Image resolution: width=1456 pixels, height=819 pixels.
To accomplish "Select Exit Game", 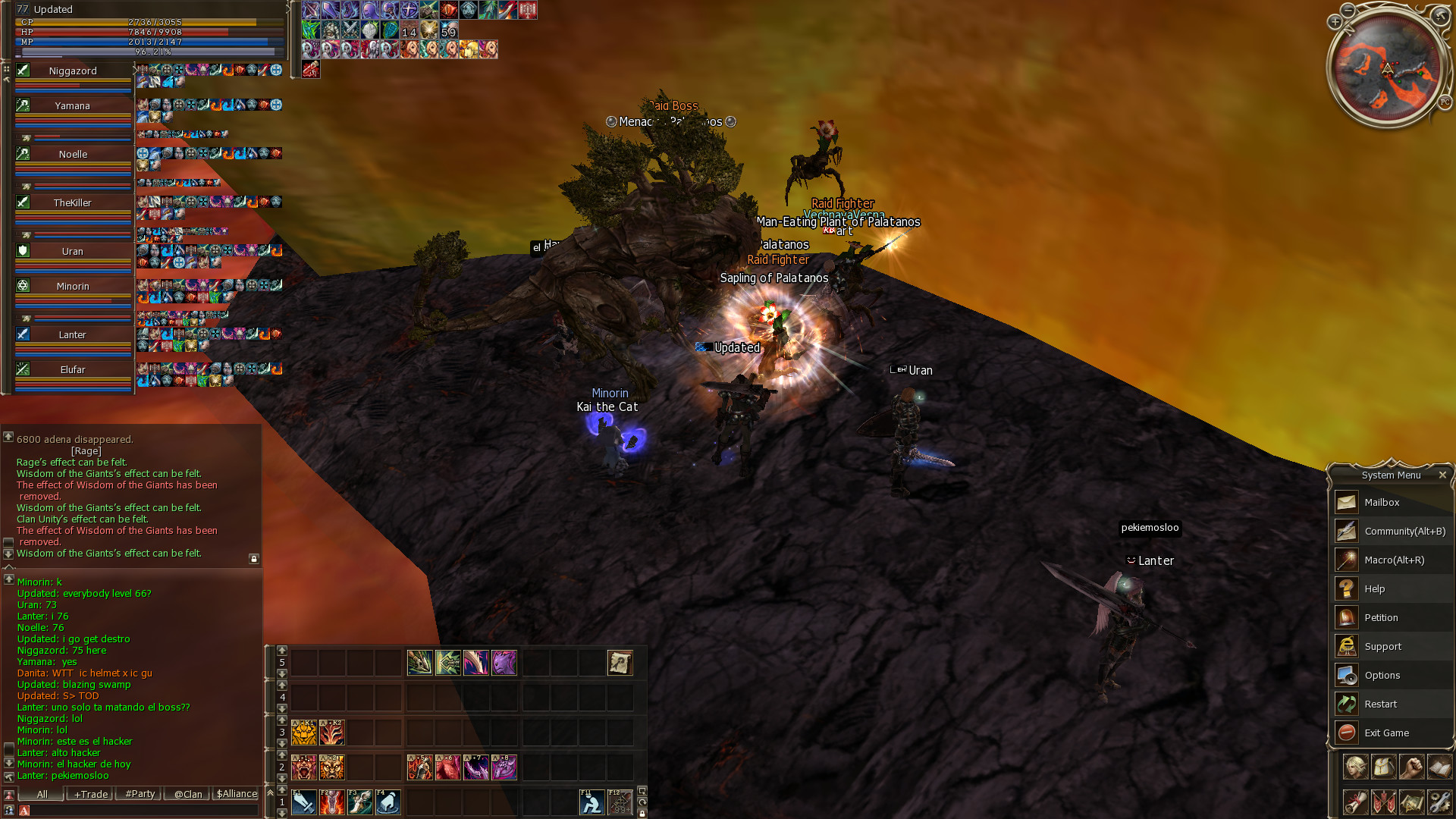I will [x=1386, y=733].
